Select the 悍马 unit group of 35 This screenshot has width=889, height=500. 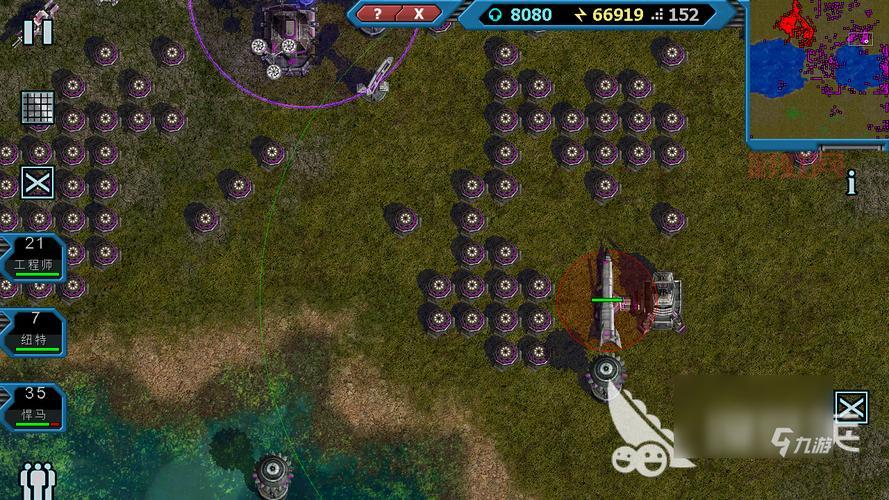pyautogui.click(x=33, y=406)
